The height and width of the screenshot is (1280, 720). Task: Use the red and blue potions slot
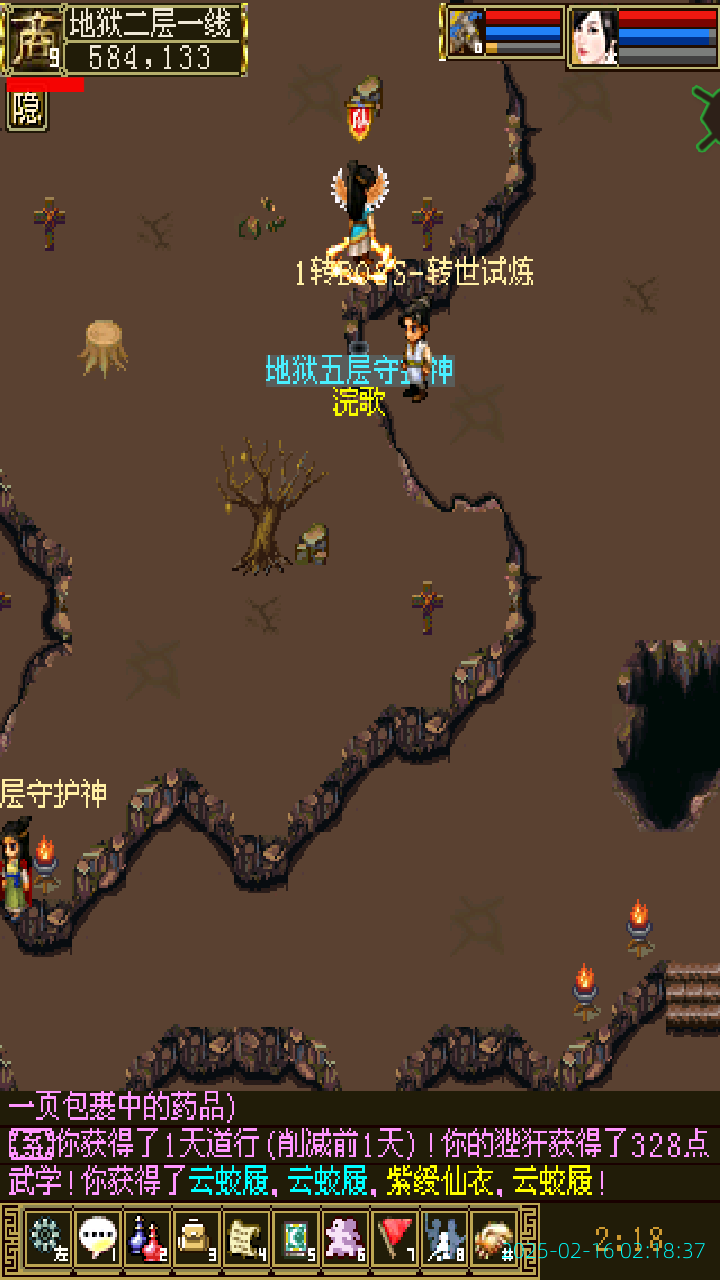pos(147,1239)
